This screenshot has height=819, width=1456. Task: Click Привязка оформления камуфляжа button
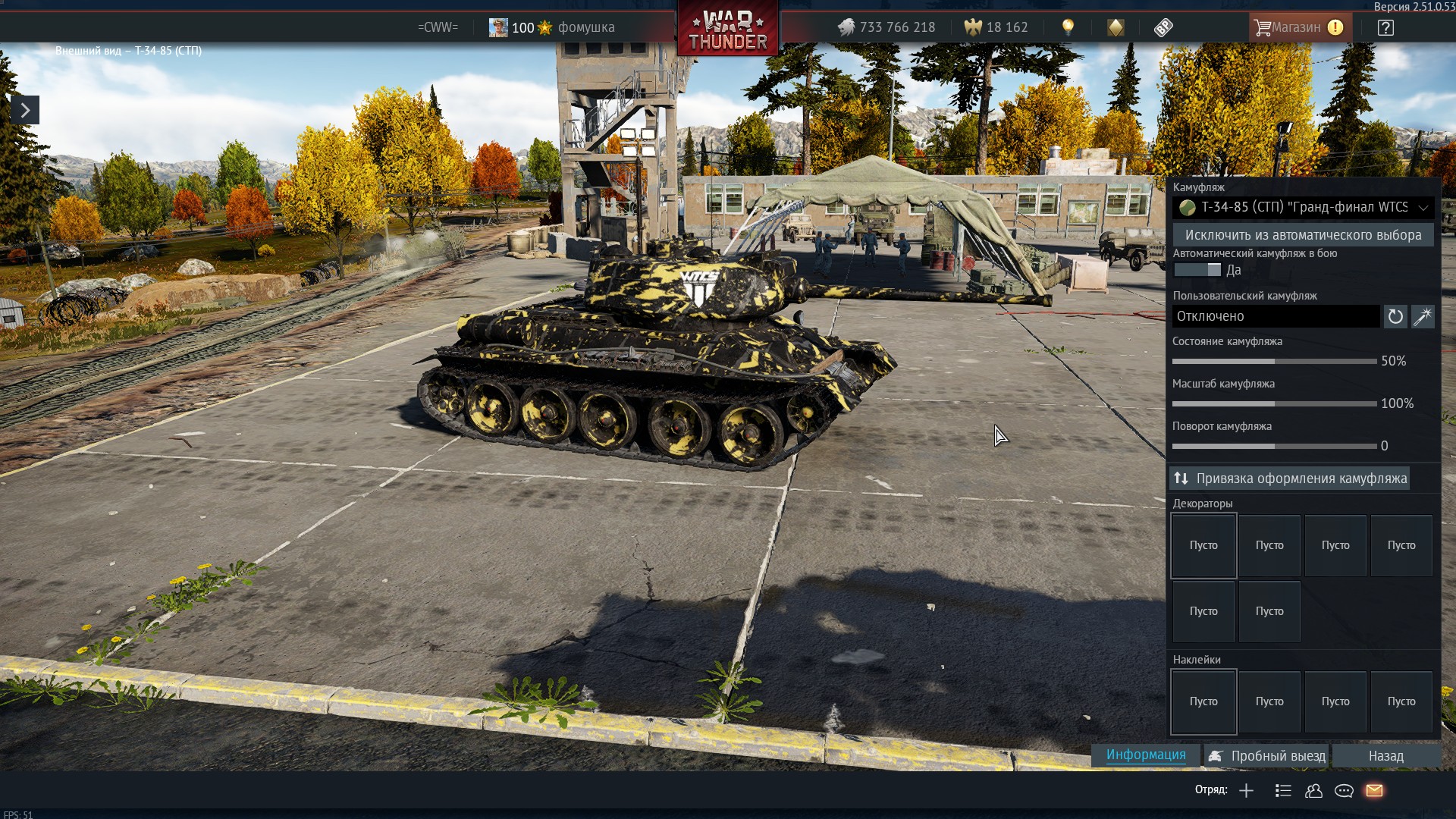(x=1290, y=479)
